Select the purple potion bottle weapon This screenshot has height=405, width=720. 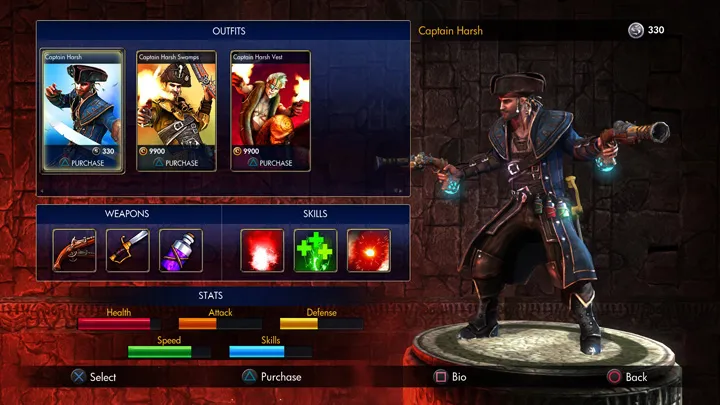point(181,250)
